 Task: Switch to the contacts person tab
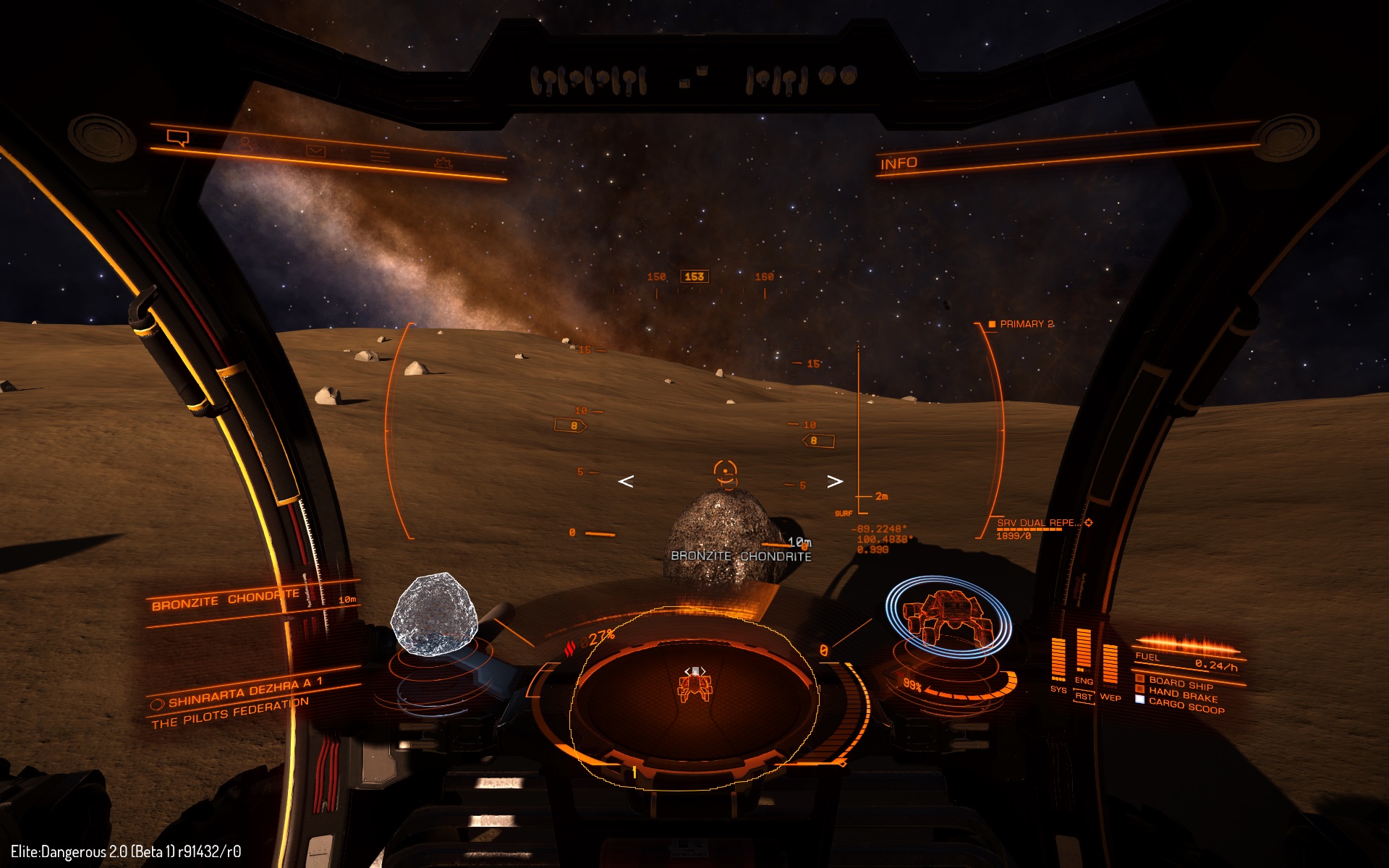click(x=246, y=145)
